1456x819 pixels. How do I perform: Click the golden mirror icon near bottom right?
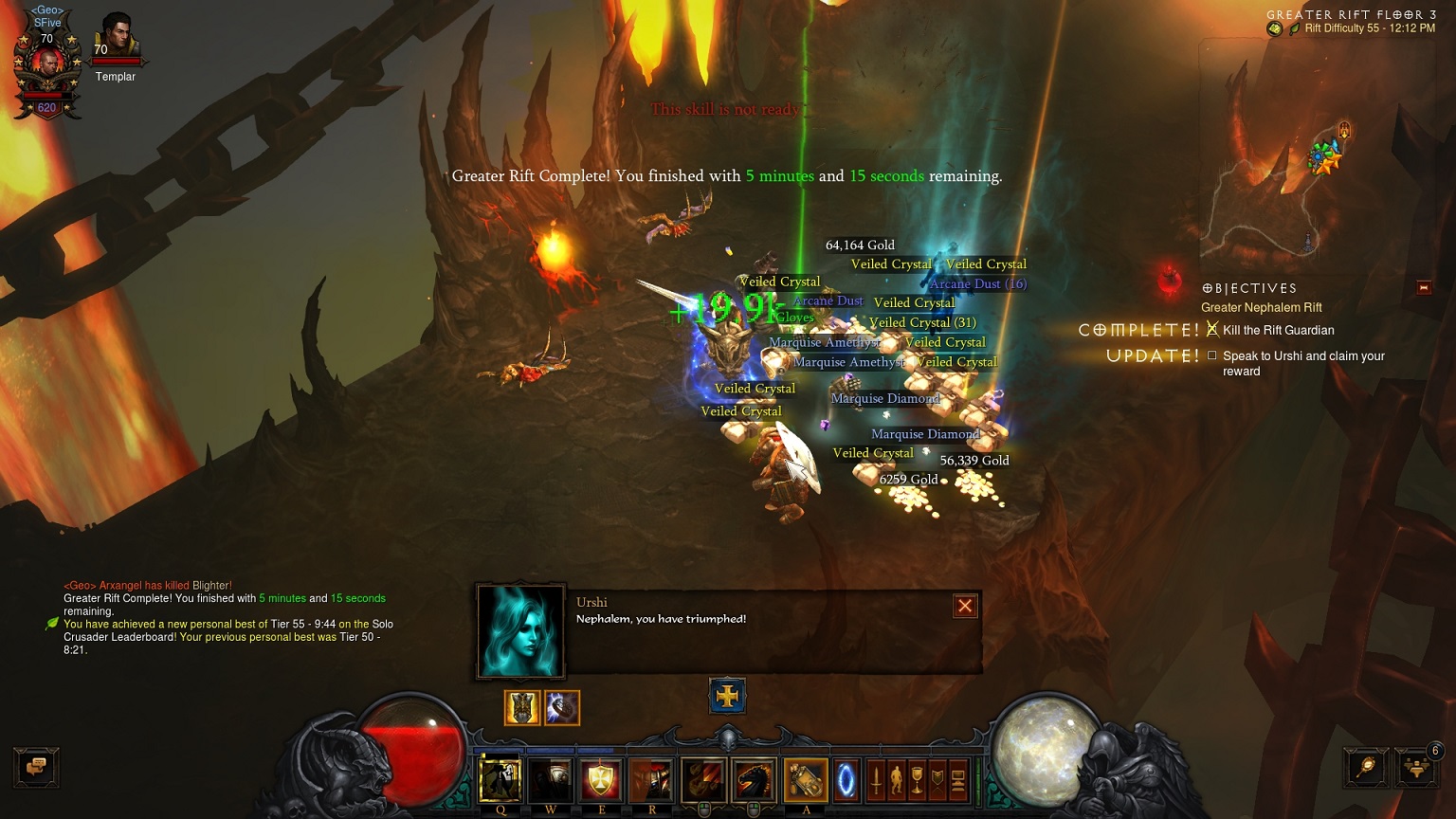[x=1366, y=767]
